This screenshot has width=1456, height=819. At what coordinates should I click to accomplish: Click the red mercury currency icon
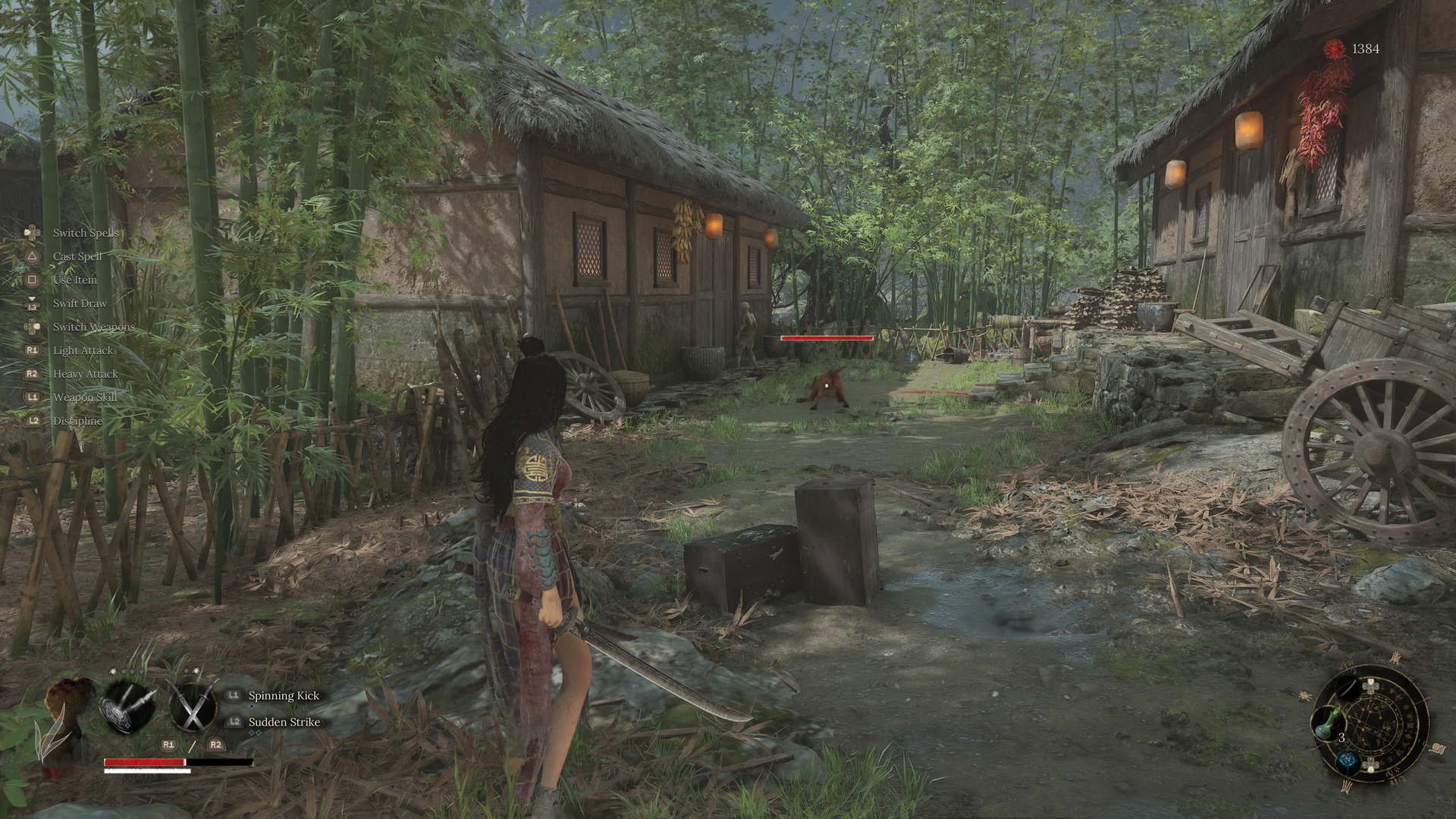(x=1334, y=49)
